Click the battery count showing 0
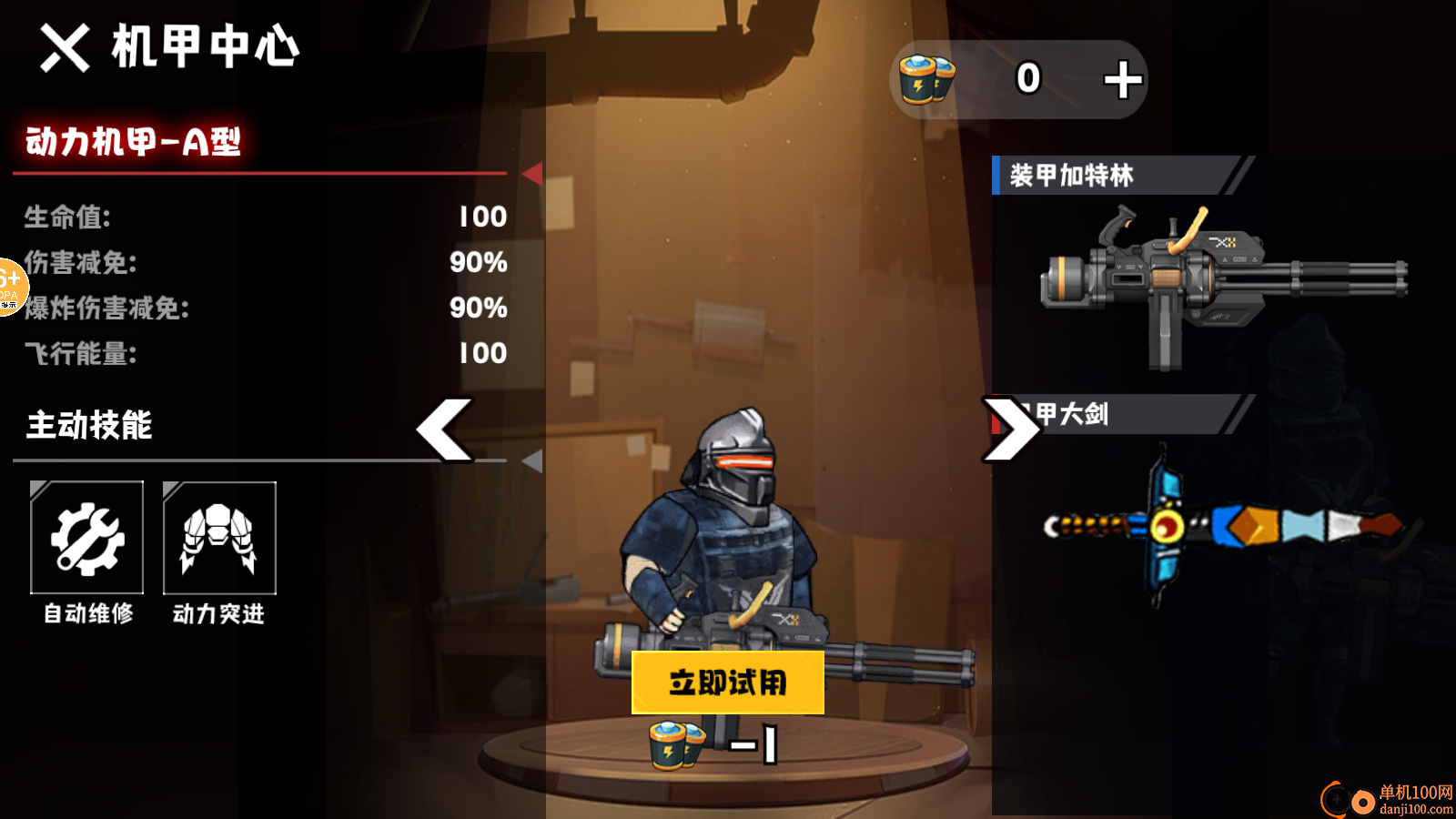The width and height of the screenshot is (1456, 819). 1027,79
